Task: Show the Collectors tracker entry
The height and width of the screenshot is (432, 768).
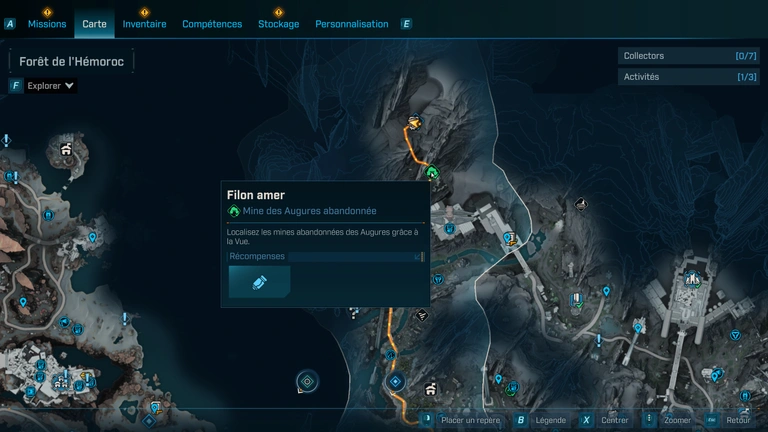Action: (688, 56)
